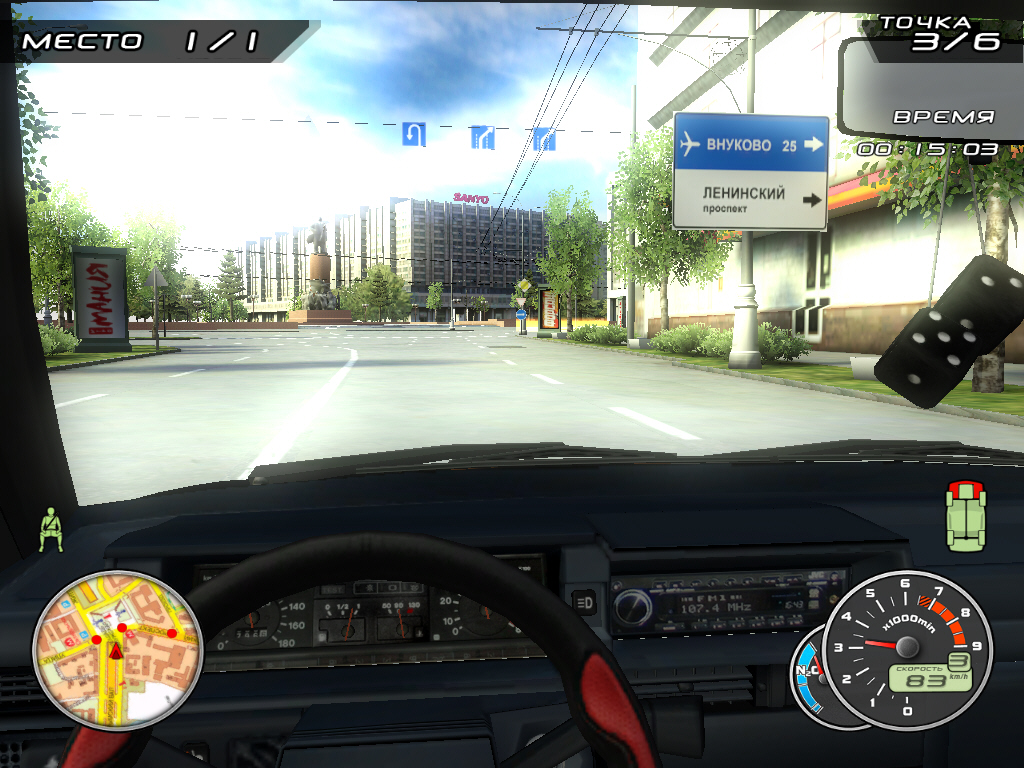1024x768 pixels.
Task: Open the circular city minimap
Action: 118,649
